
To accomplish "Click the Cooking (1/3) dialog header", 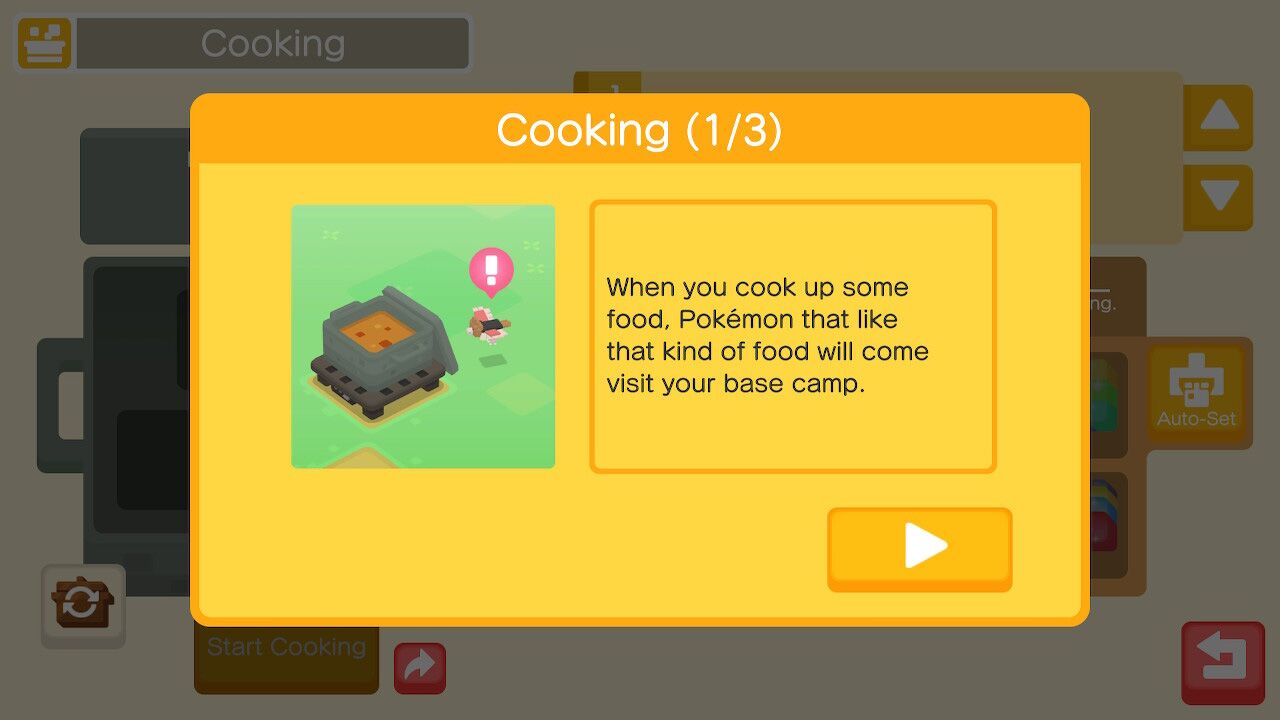I will click(640, 130).
